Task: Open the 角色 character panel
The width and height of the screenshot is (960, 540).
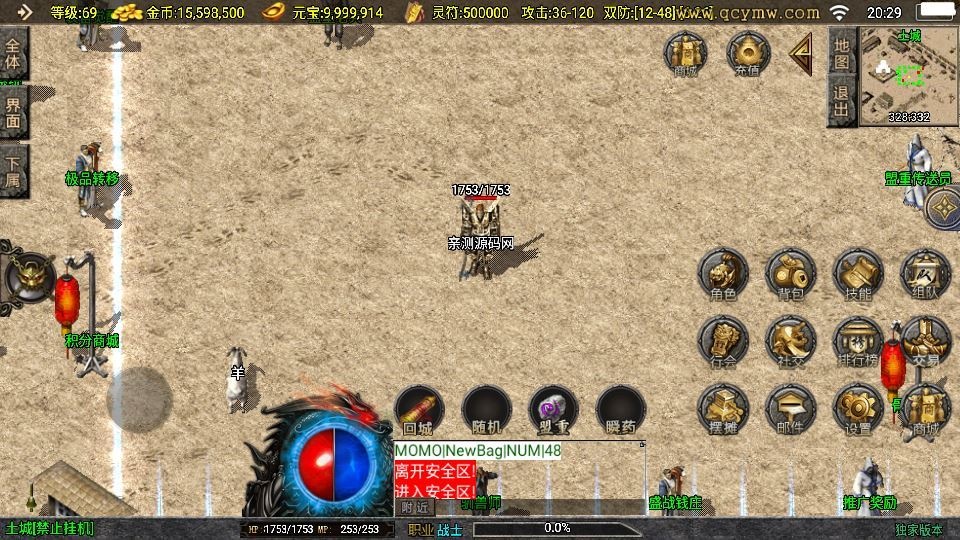Action: [723, 274]
